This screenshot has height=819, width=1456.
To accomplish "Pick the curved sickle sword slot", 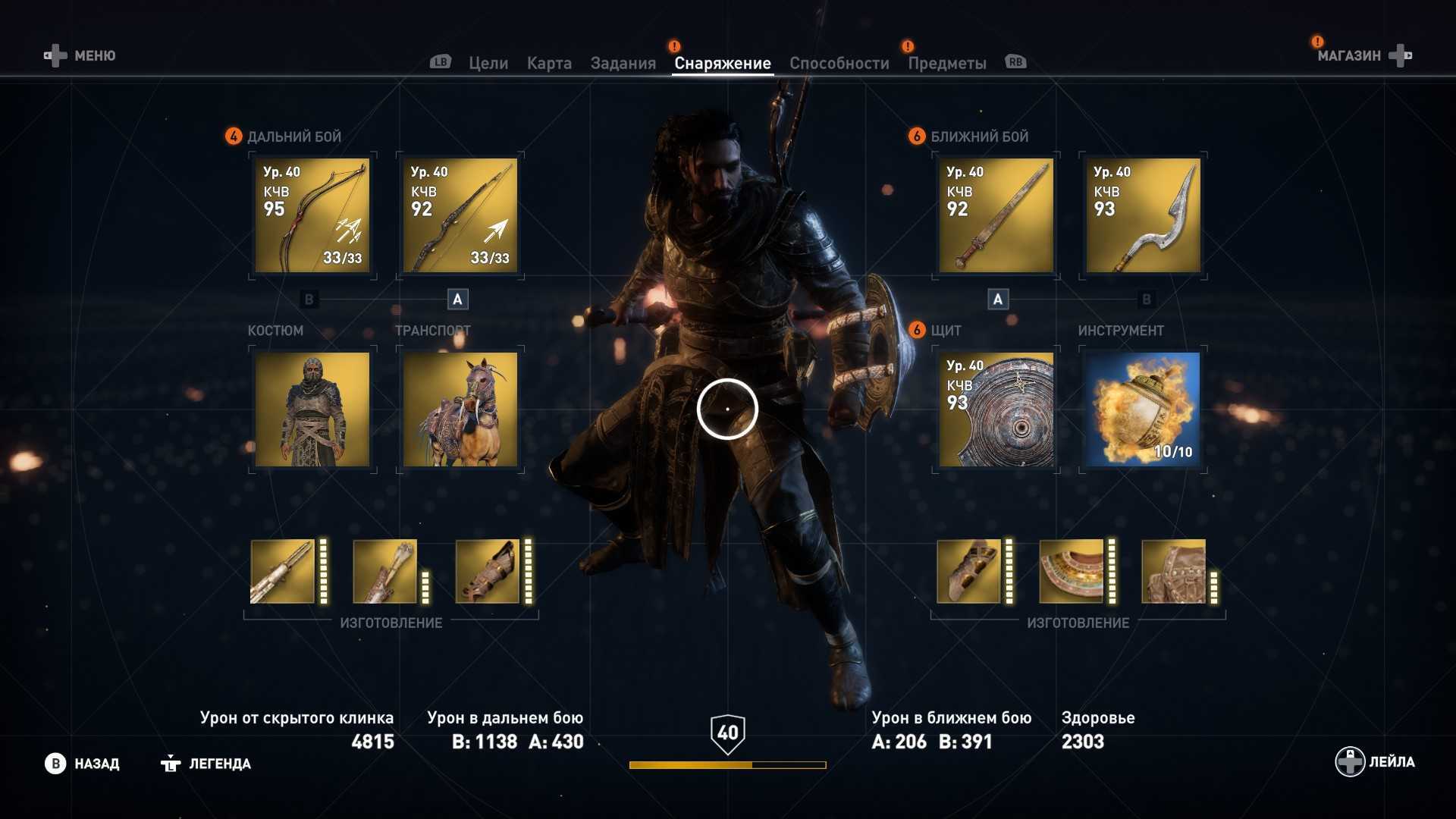I will point(1143,215).
